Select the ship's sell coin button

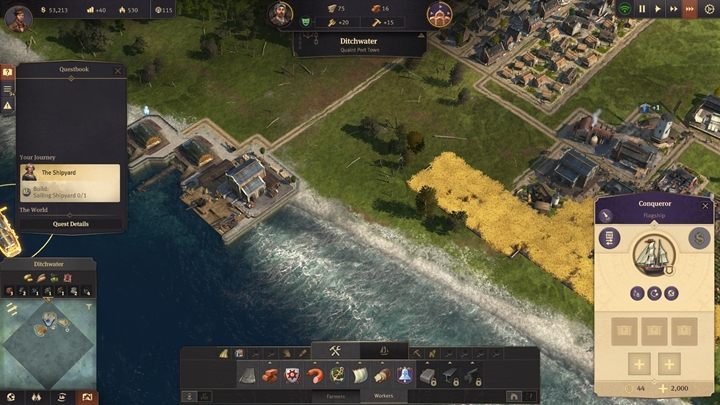coord(699,238)
